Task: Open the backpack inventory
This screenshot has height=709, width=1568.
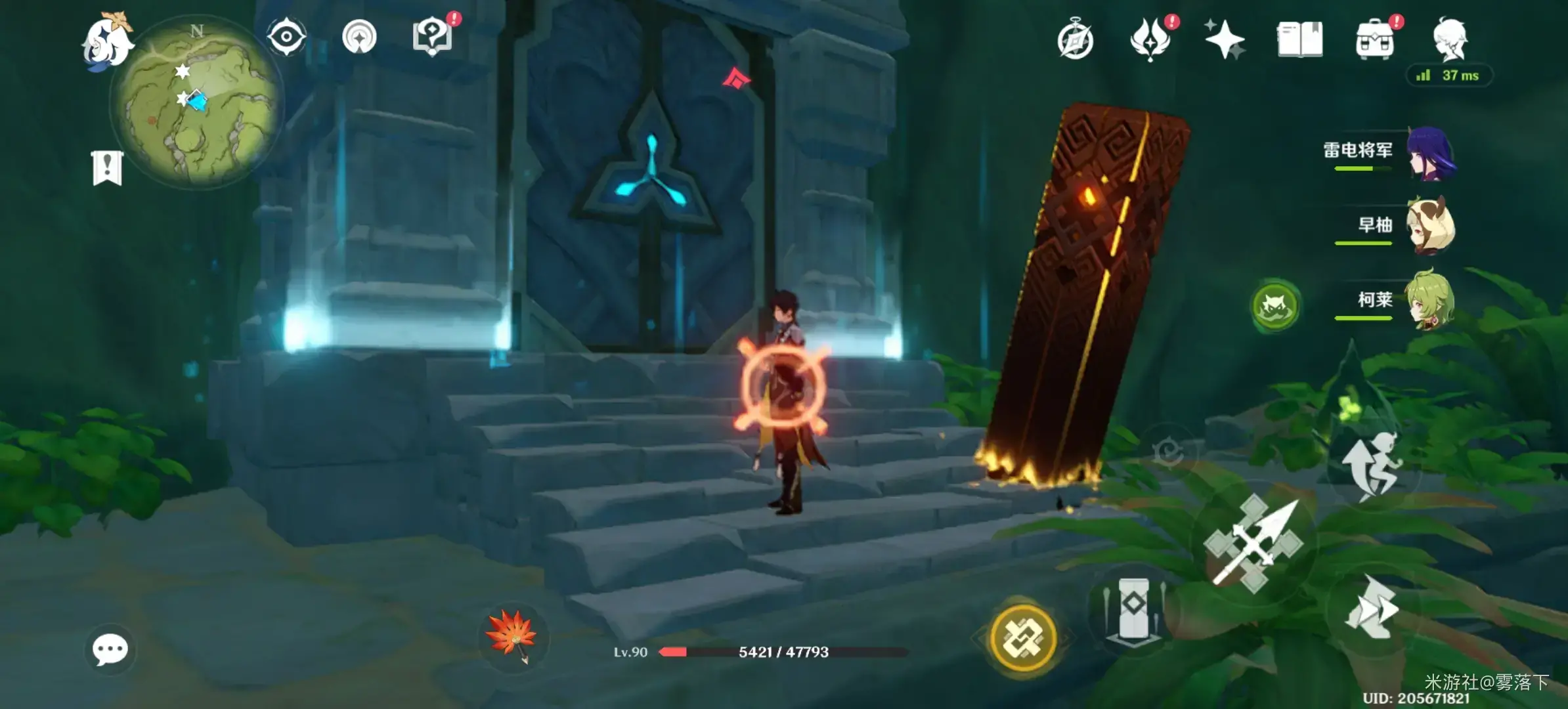Action: click(x=1374, y=41)
